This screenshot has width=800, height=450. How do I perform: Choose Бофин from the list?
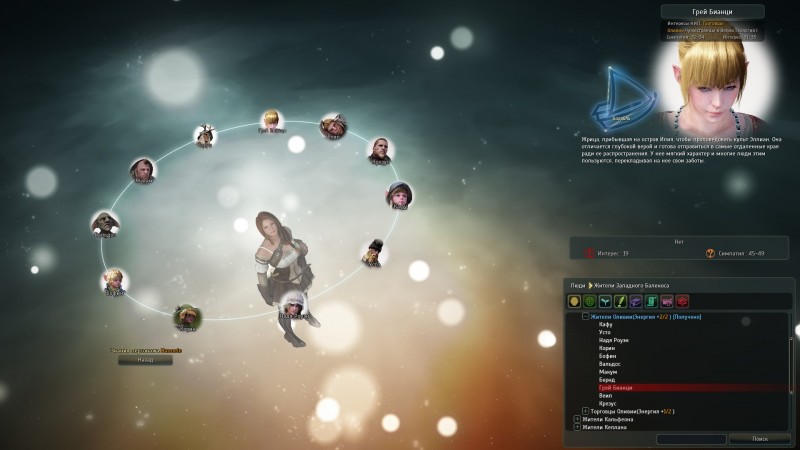point(607,356)
